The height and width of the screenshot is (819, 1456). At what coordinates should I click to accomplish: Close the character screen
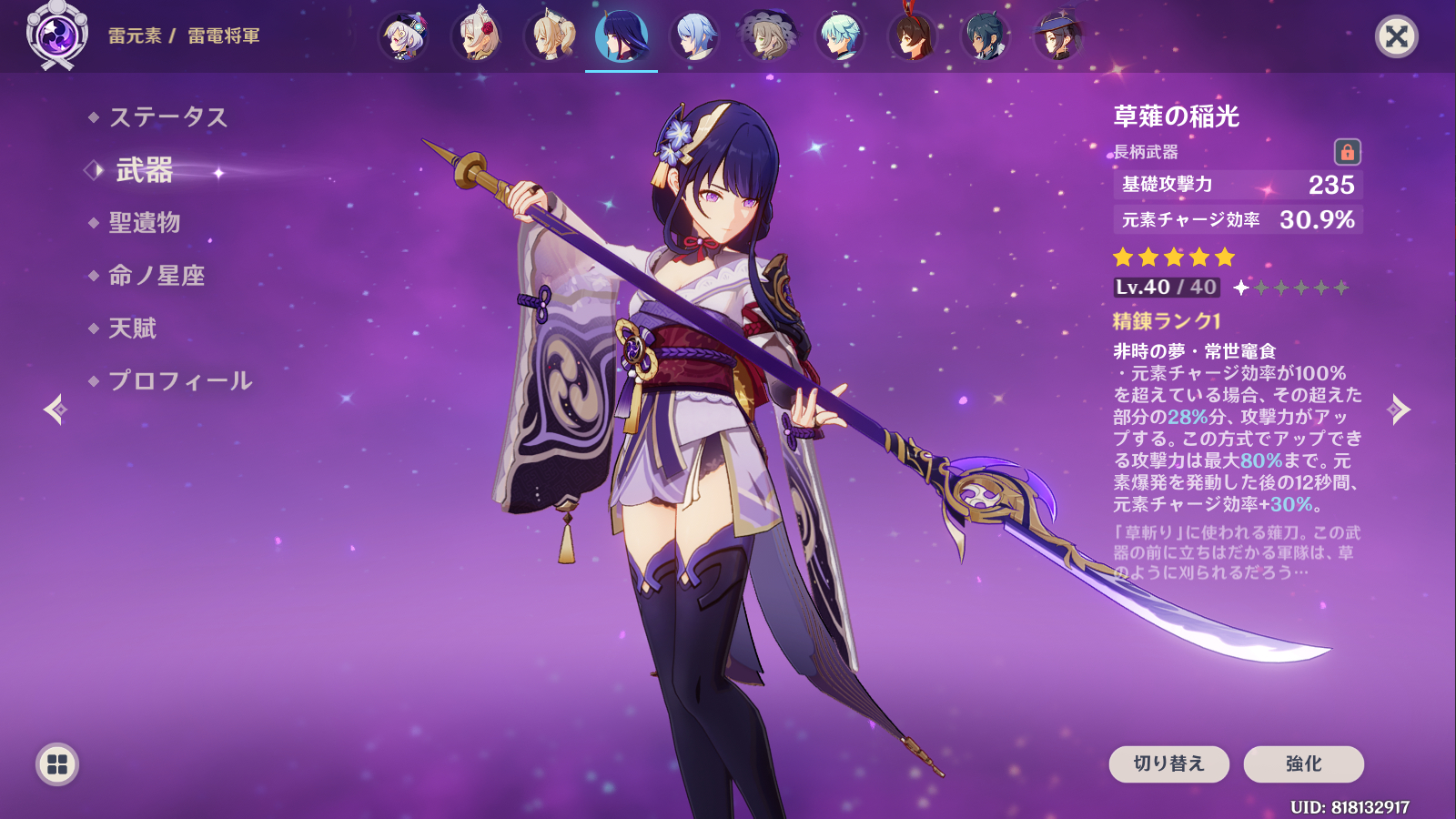(x=1396, y=36)
